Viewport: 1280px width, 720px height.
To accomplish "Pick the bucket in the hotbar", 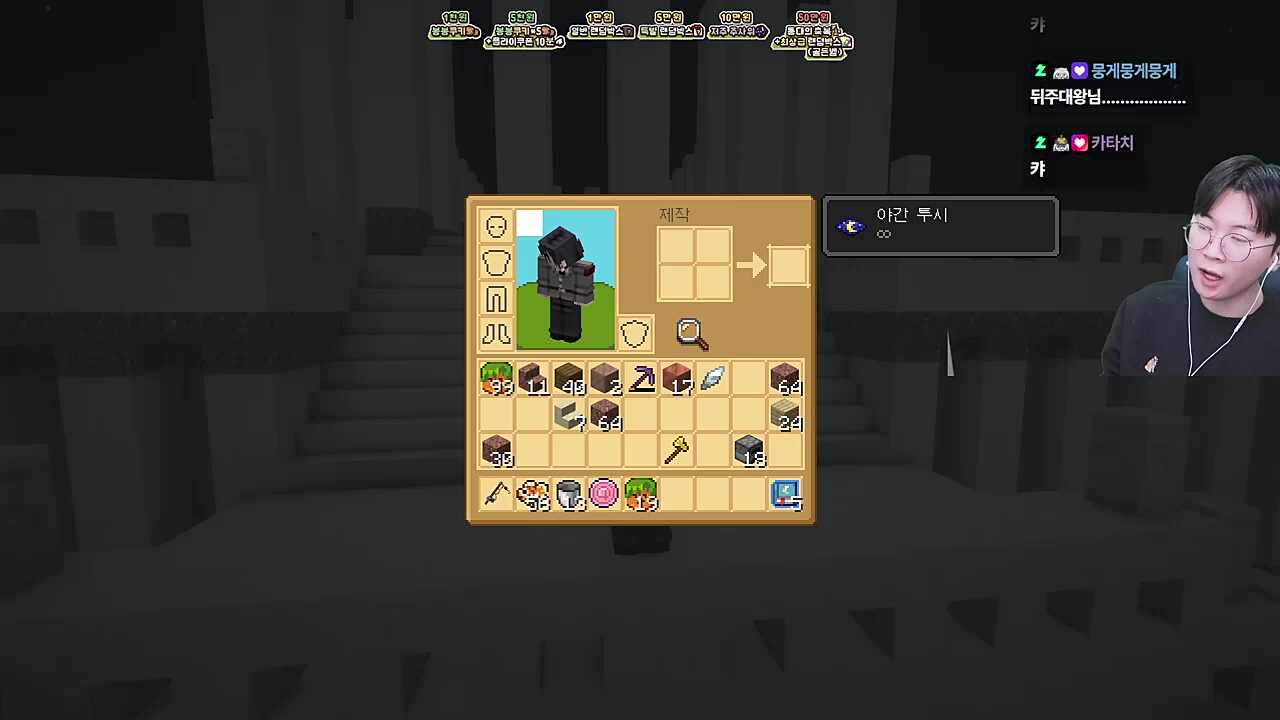I will [x=568, y=494].
